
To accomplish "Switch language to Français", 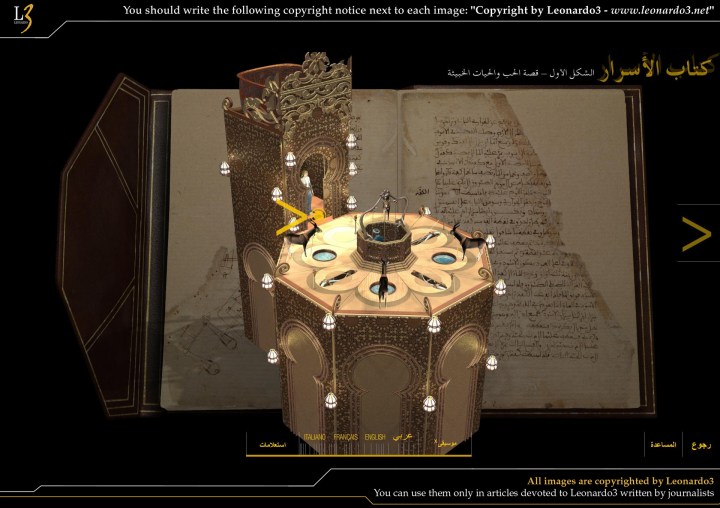I will 346,437.
